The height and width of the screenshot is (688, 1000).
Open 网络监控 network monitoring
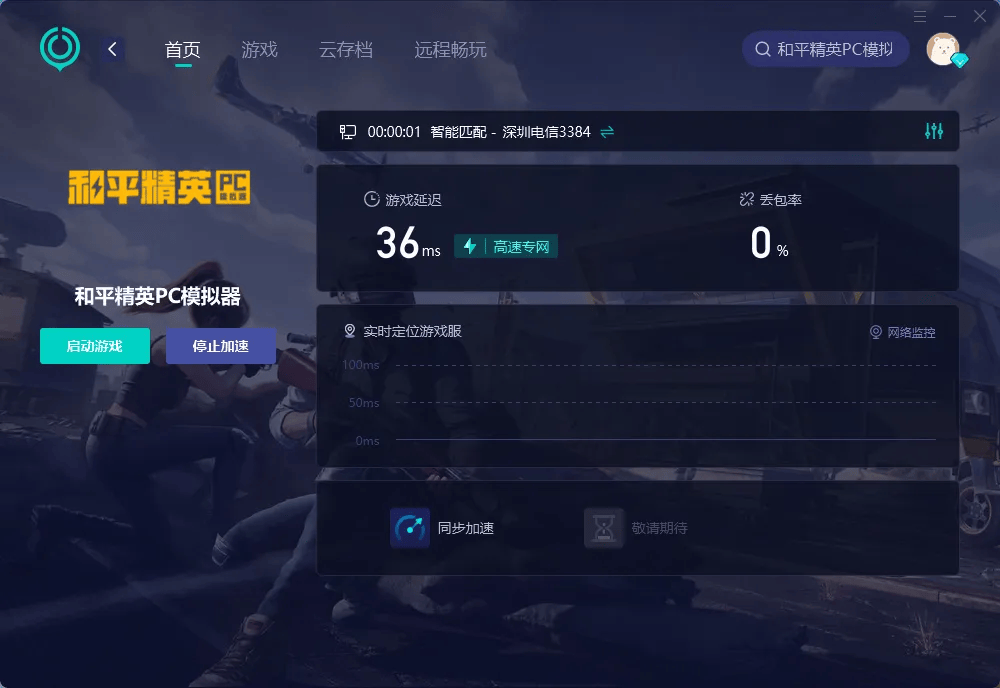[x=902, y=332]
